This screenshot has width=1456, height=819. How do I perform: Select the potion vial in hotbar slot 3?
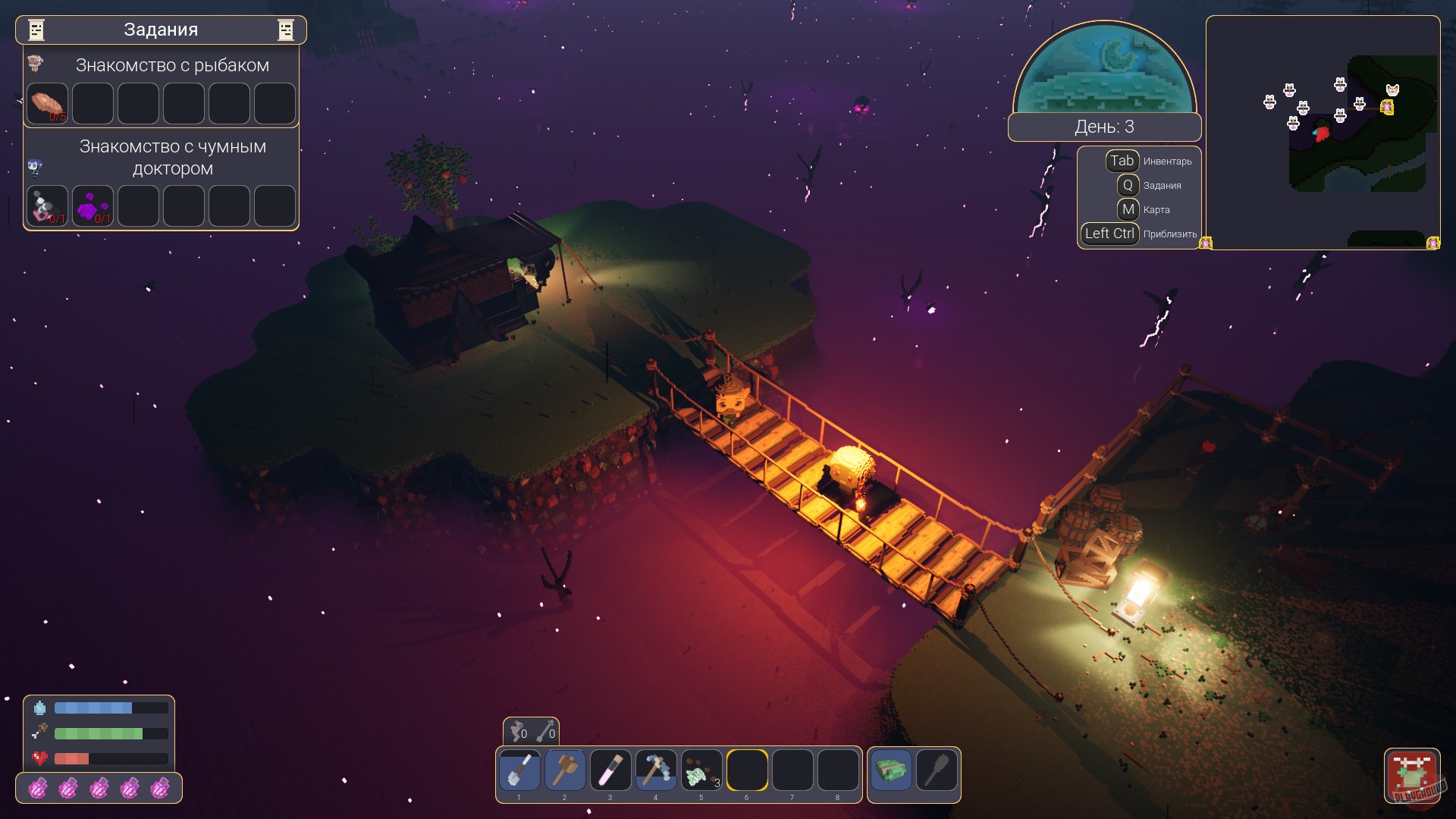point(610,770)
